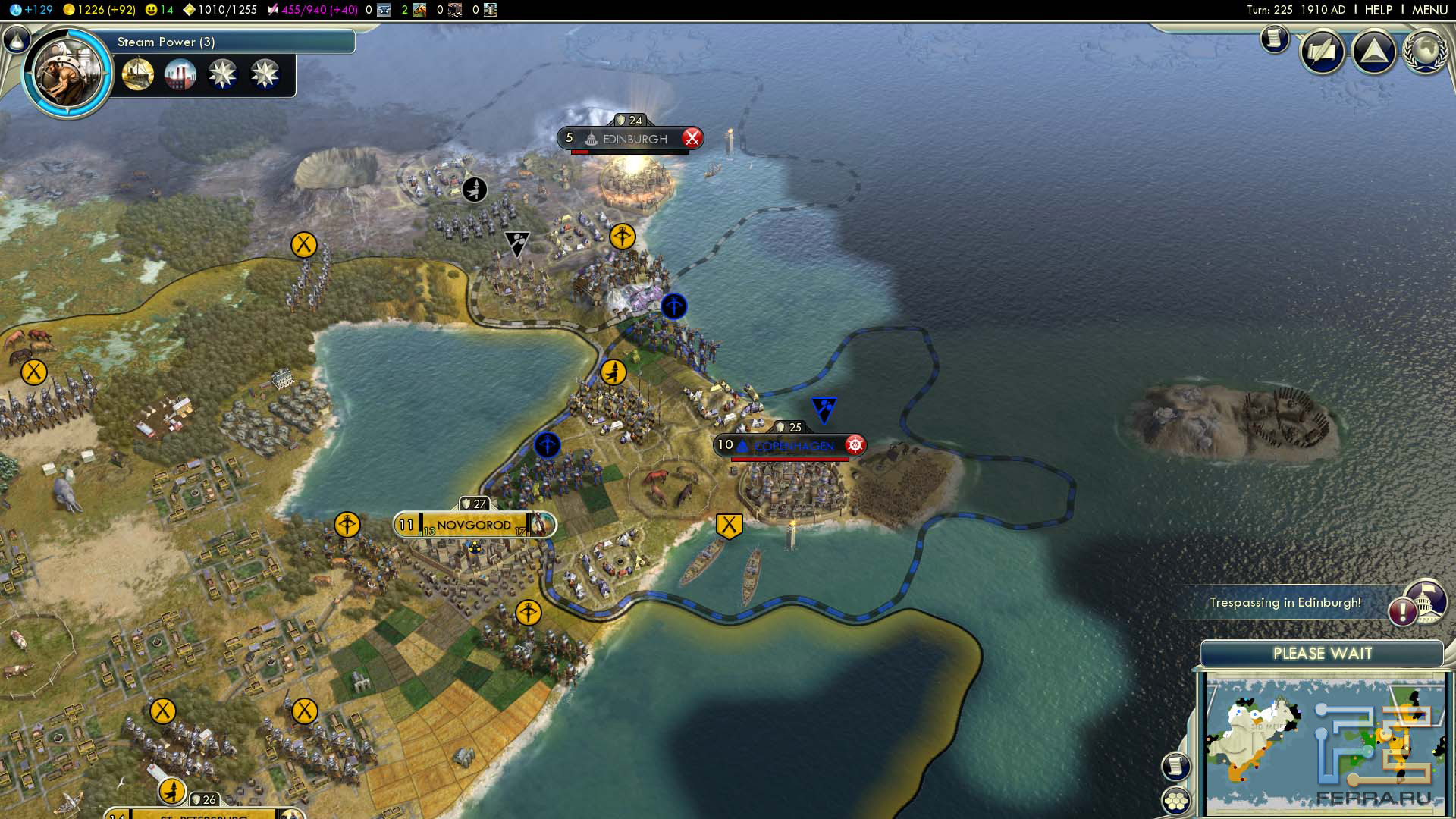Open the tech tree flask button
Viewport: 1456px width, 819px height.
coord(17,39)
